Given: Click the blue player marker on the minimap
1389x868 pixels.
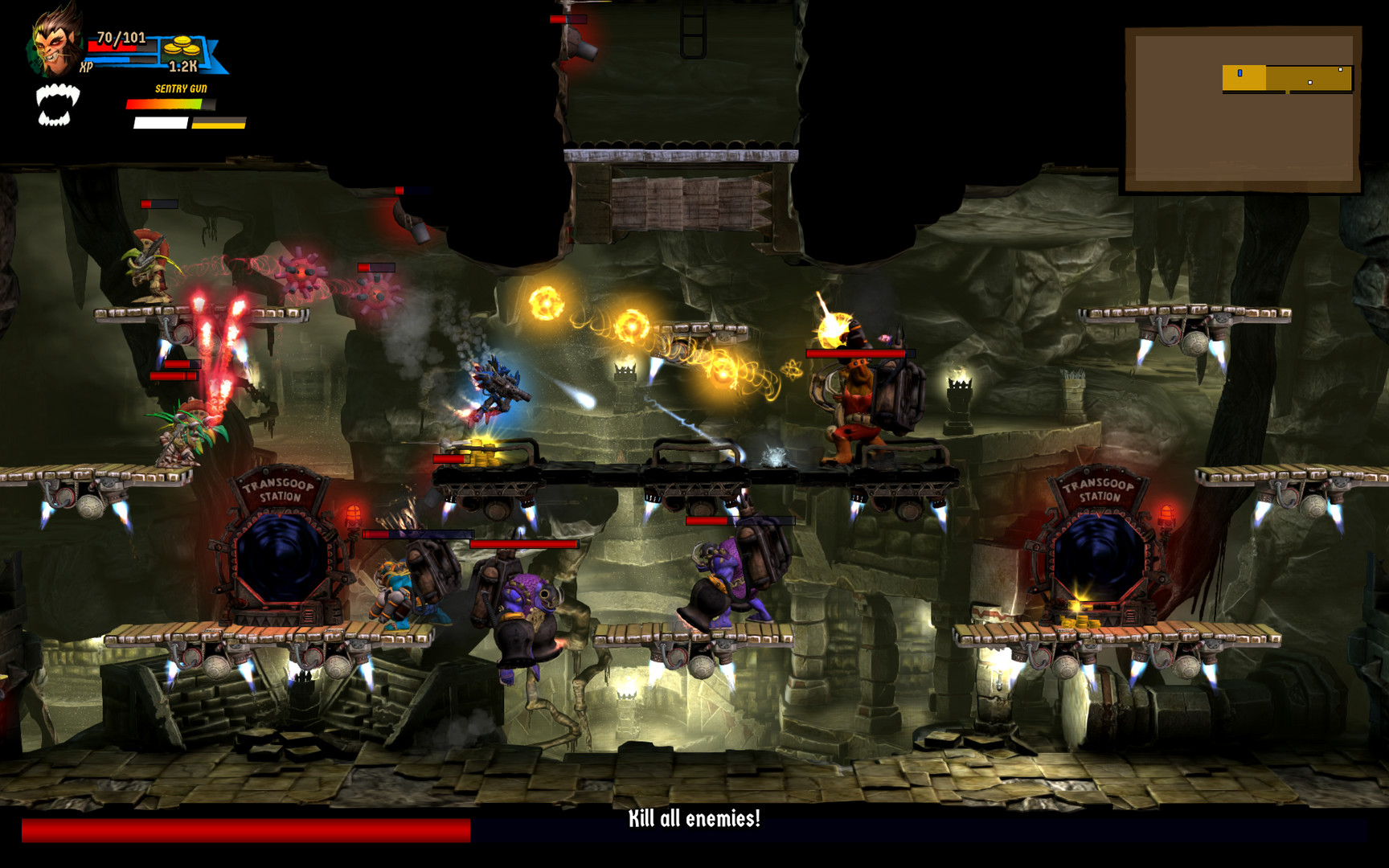Looking at the screenshot, I should (1239, 72).
